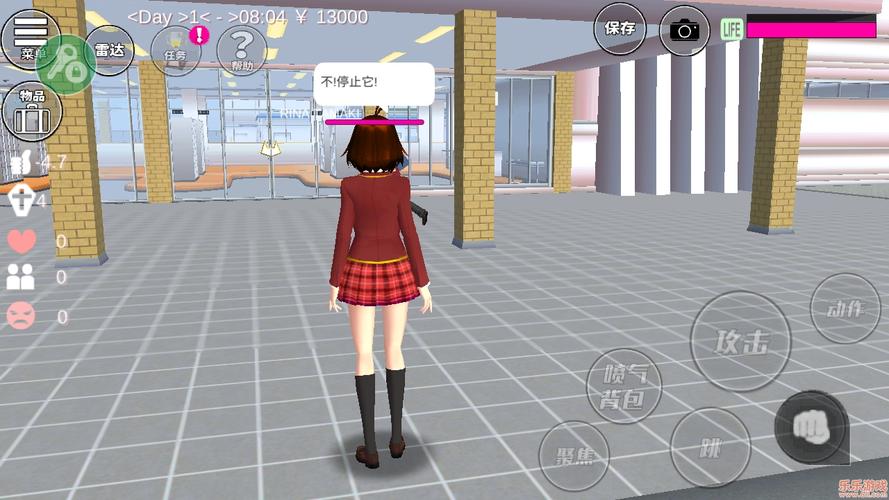Screen dimensions: 889x500
Task: Tap the 跳 jump button
Action: tap(711, 447)
